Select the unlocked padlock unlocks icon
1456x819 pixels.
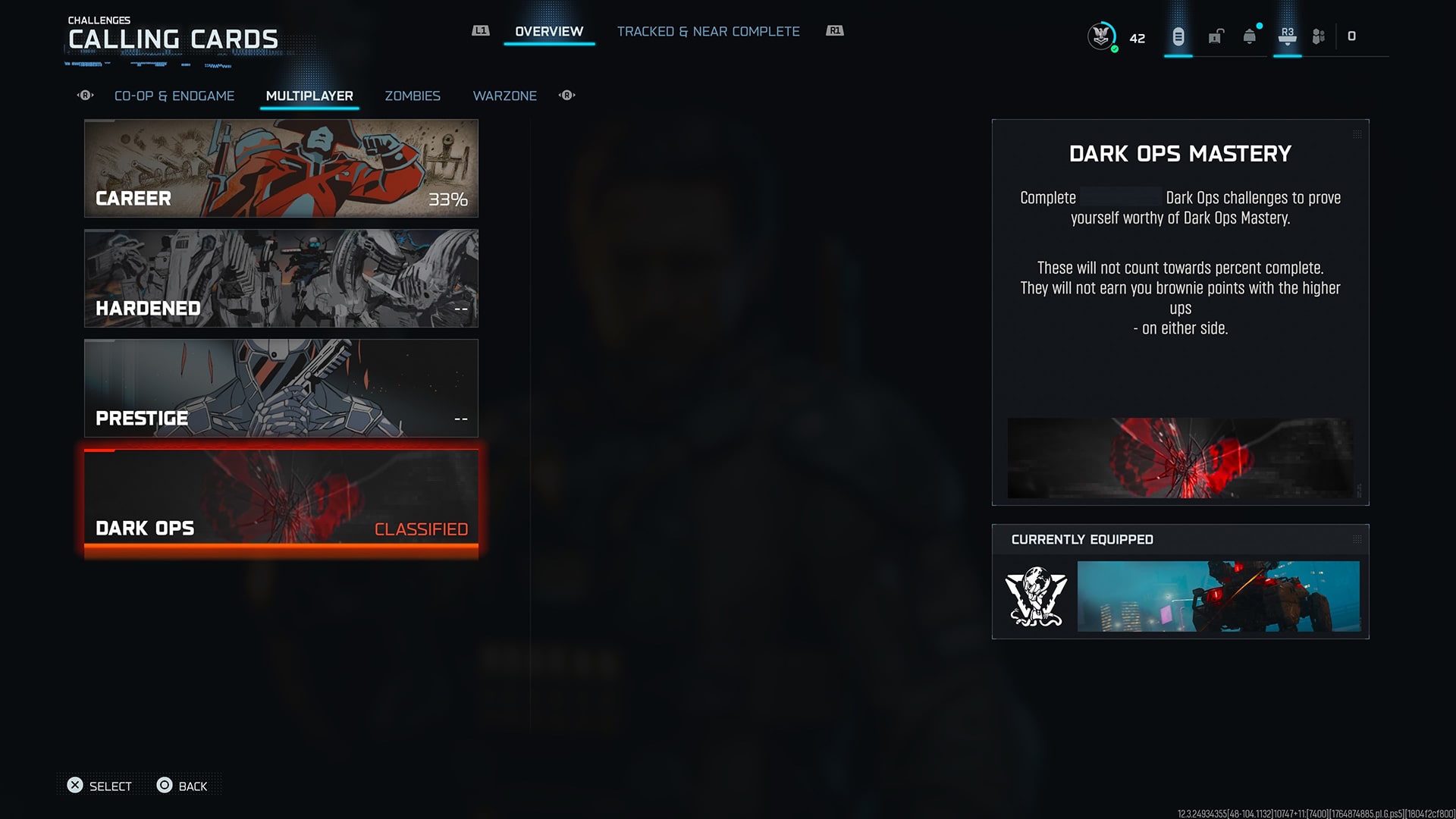[x=1215, y=36]
